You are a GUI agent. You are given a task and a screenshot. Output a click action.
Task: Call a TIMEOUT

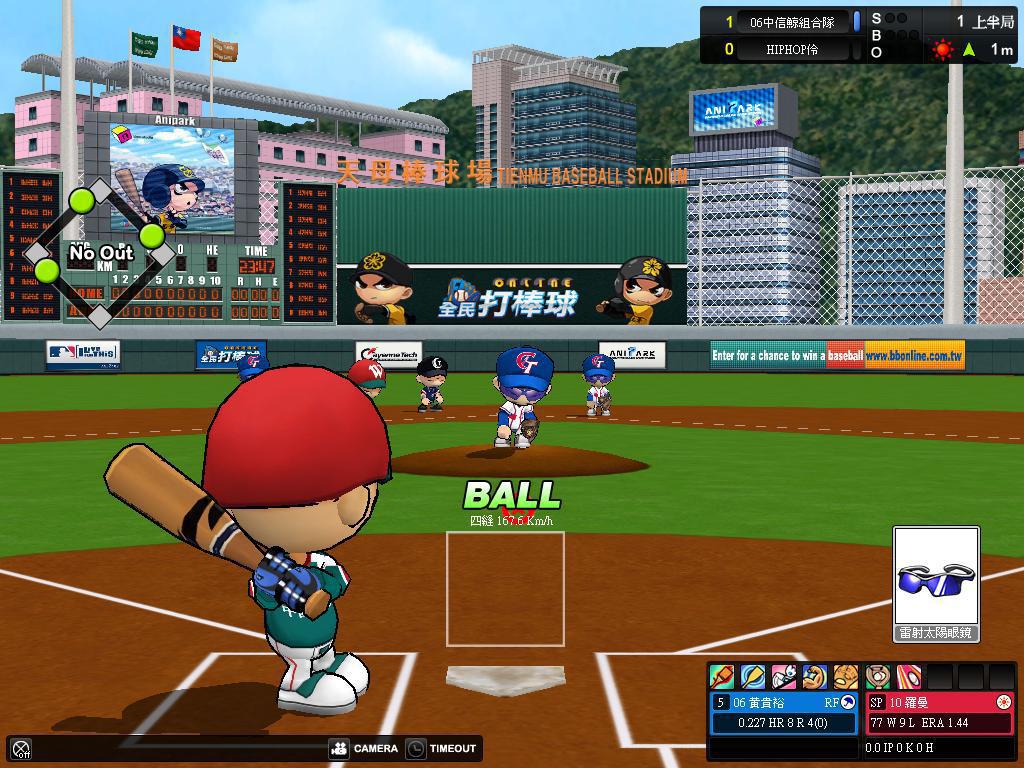(x=441, y=748)
